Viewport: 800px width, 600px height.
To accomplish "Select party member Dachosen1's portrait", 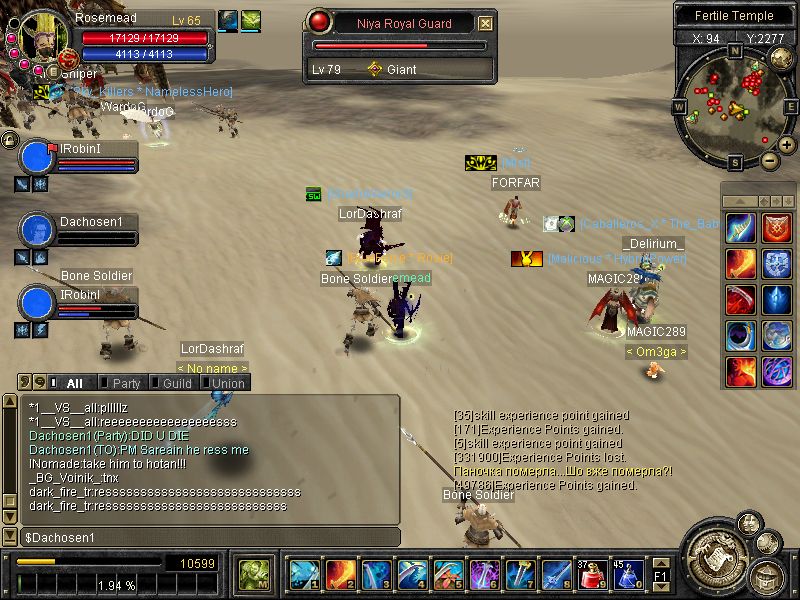I will [38, 229].
